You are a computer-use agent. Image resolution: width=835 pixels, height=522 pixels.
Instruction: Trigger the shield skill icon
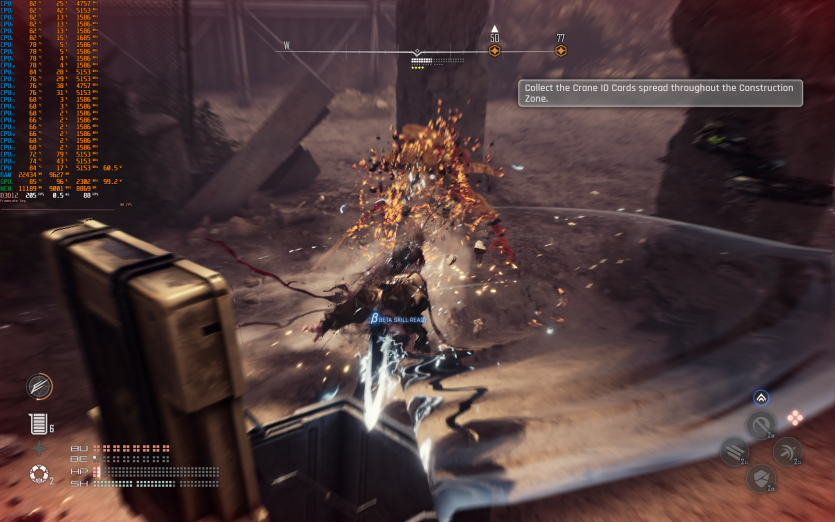(761, 478)
